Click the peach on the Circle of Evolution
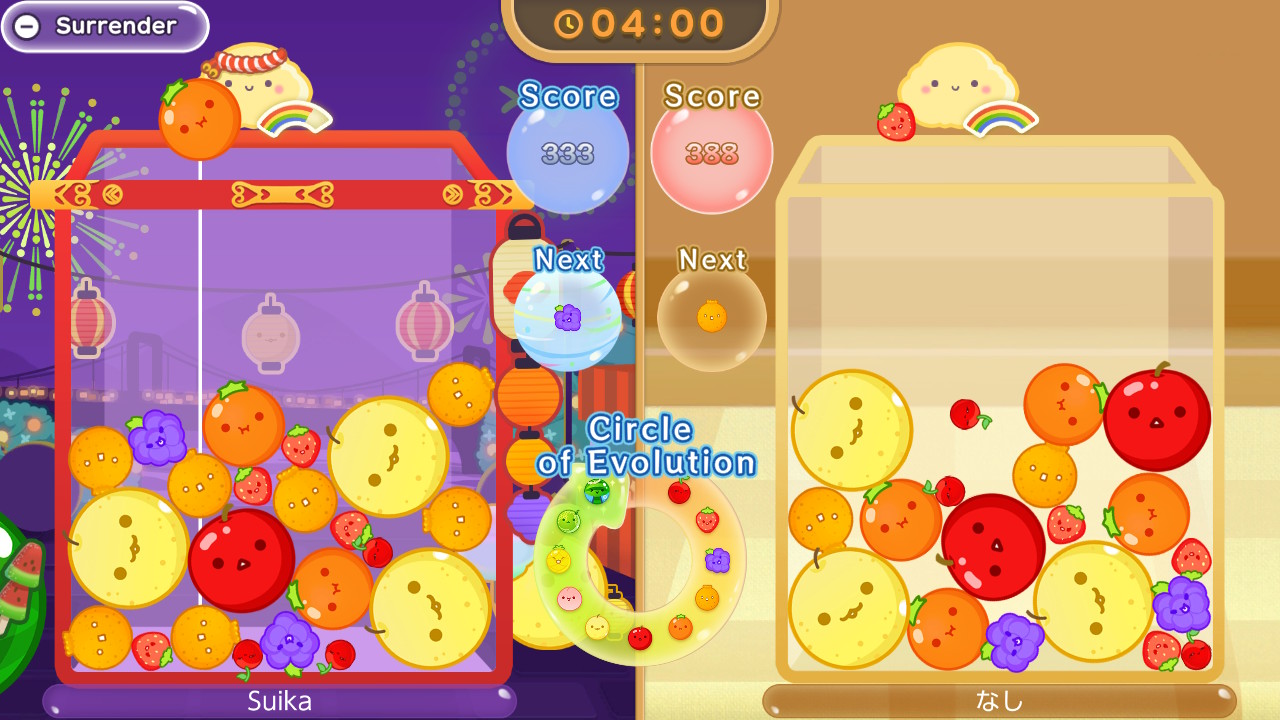 (567, 597)
